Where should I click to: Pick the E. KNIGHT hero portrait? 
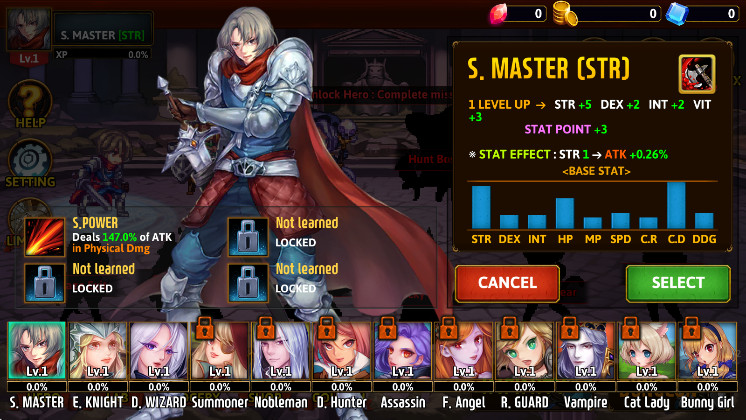pos(97,352)
